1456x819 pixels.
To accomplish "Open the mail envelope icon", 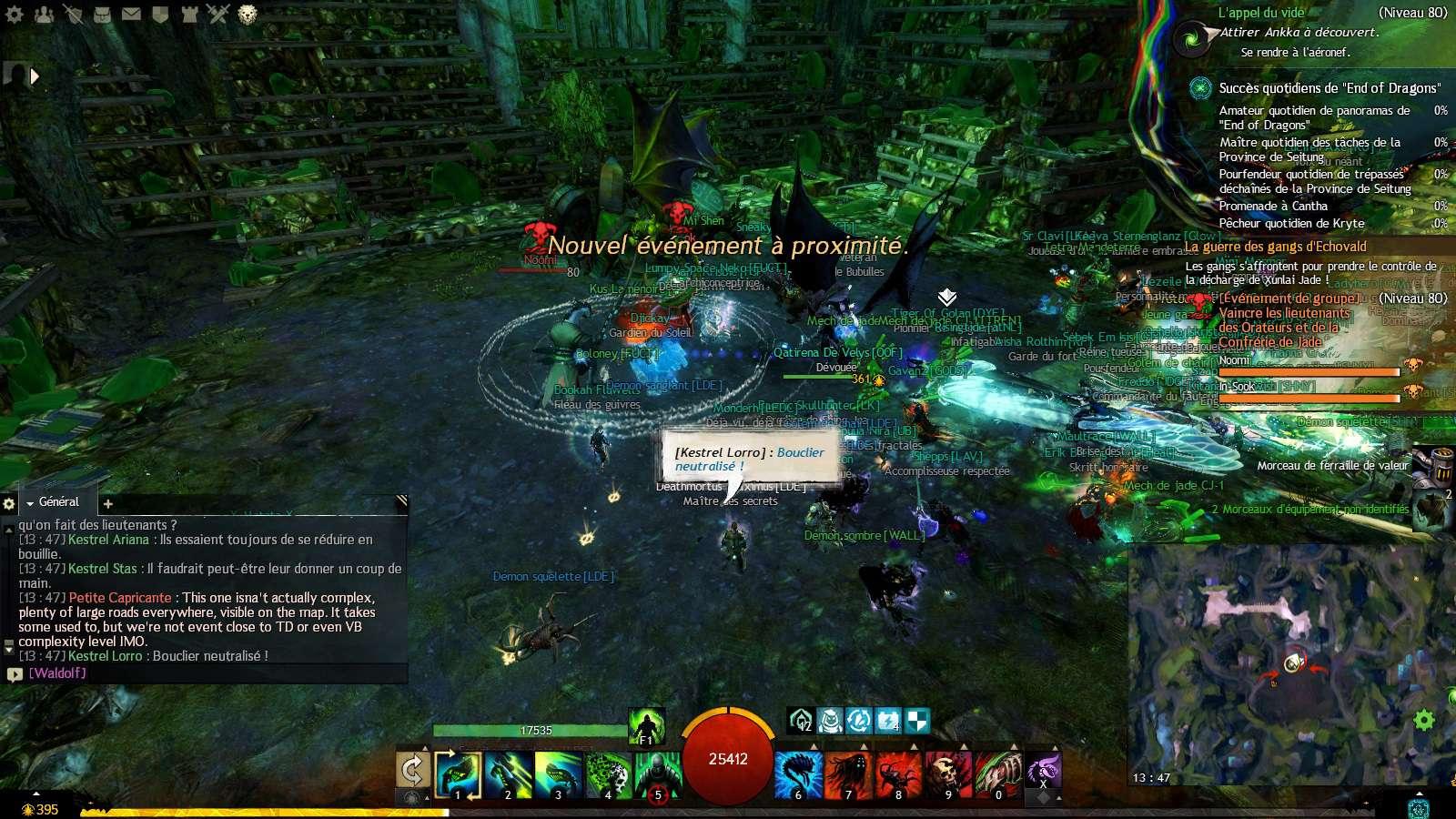I will (131, 14).
